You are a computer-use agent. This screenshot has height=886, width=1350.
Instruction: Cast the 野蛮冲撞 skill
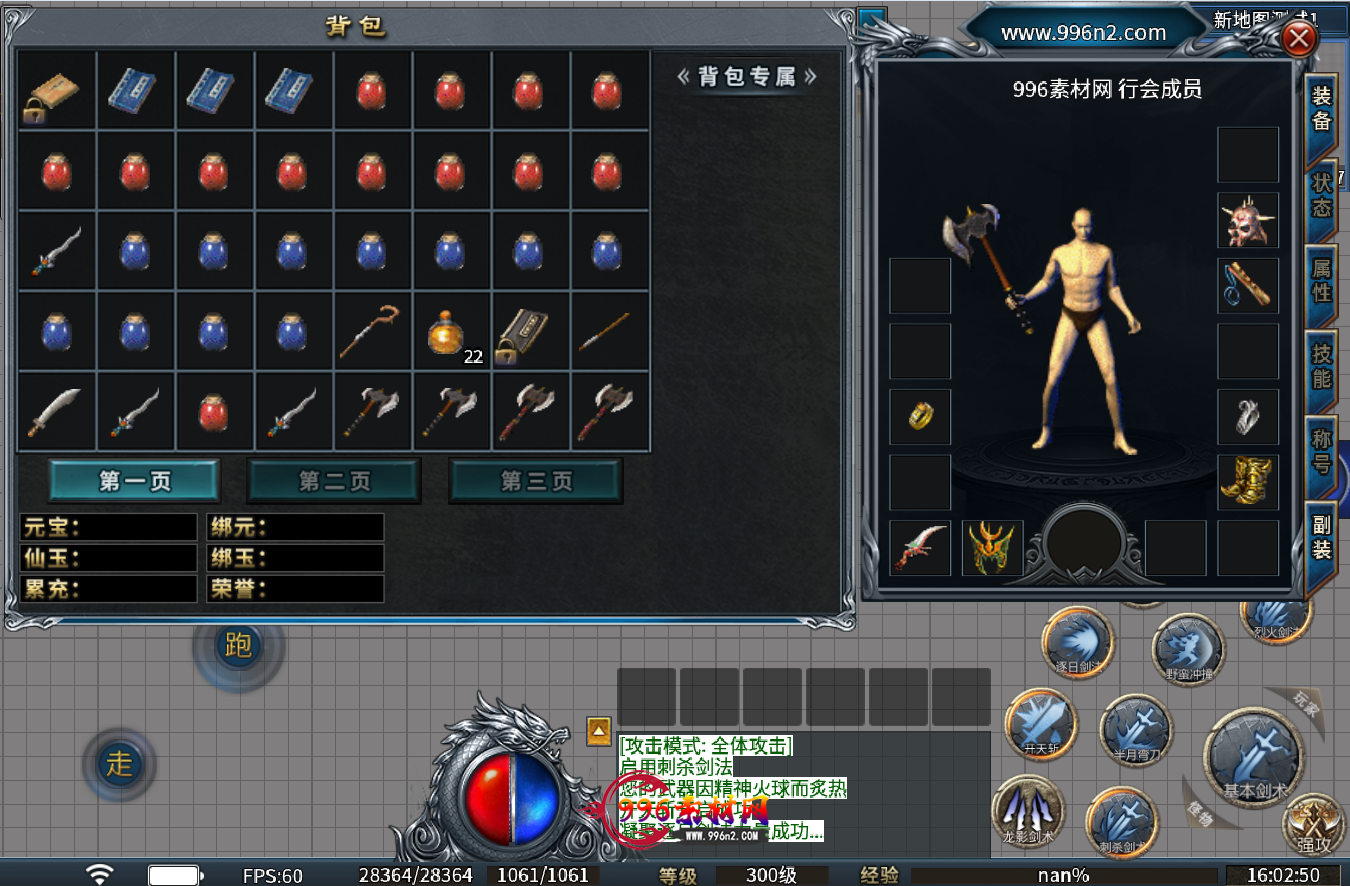tap(1188, 650)
